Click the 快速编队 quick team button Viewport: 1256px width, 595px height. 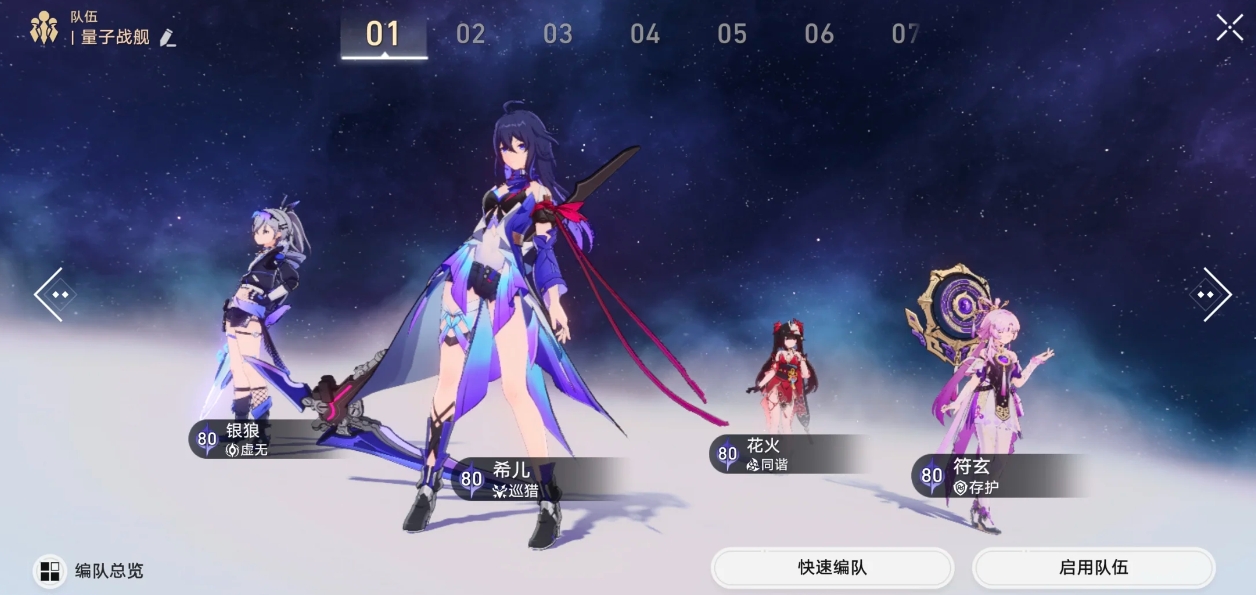pos(832,568)
